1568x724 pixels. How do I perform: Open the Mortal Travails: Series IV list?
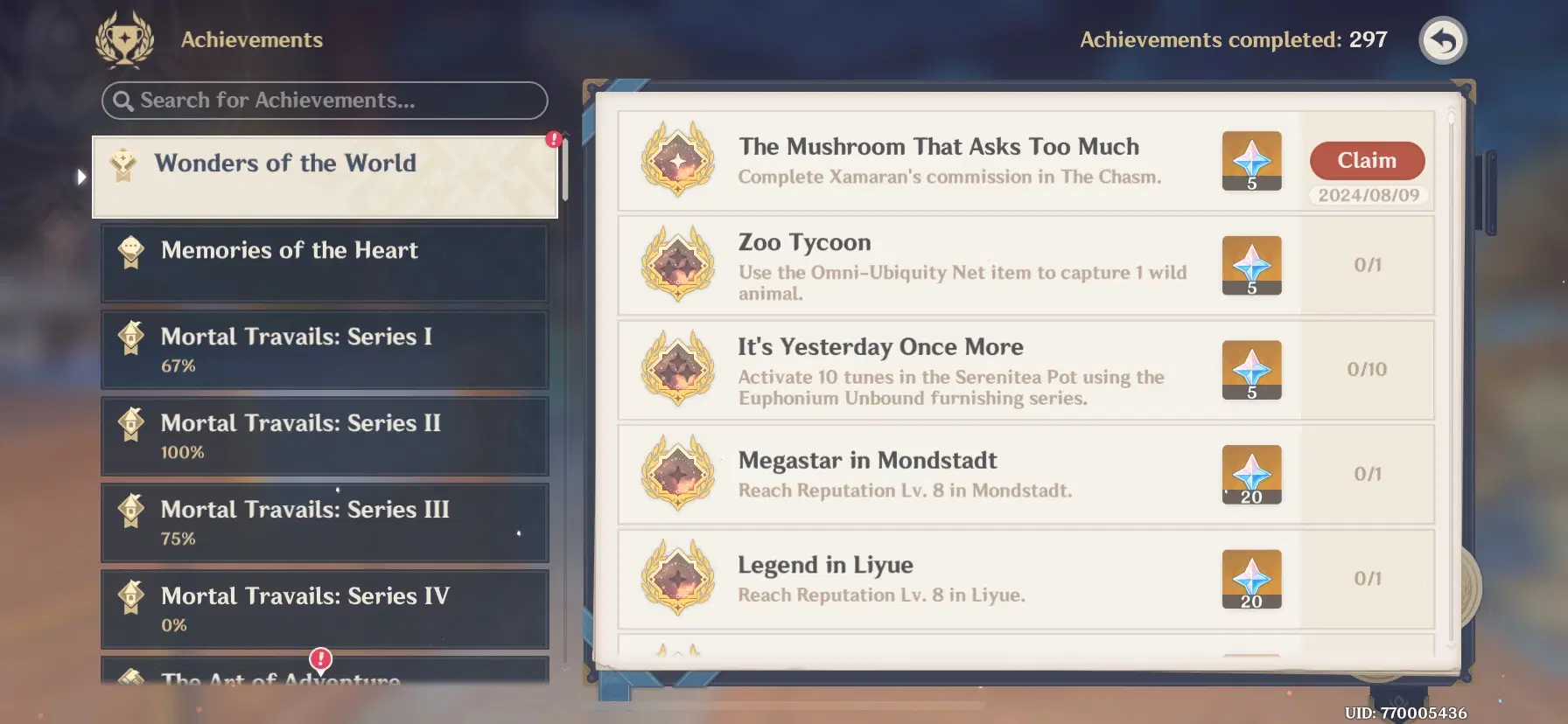(324, 609)
